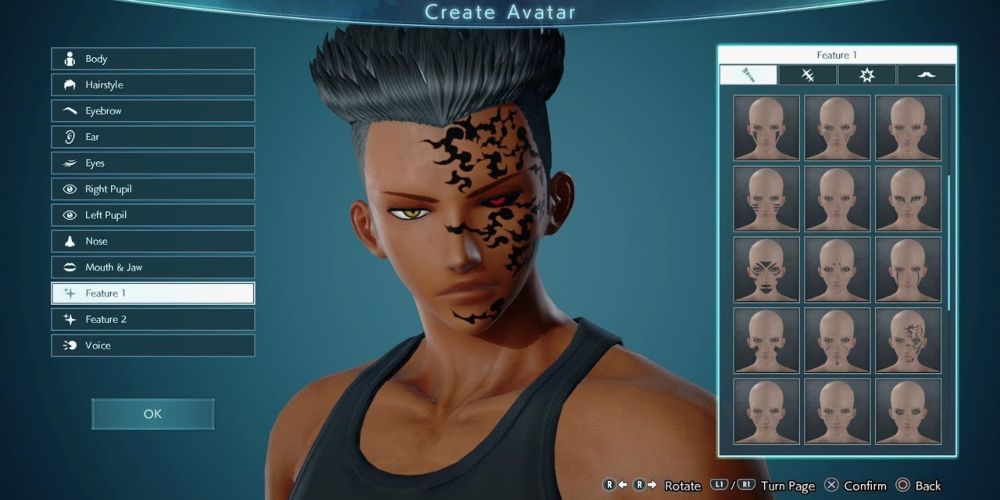Open the Left Pupil settings
This screenshot has height=500, width=1000.
coord(153,215)
